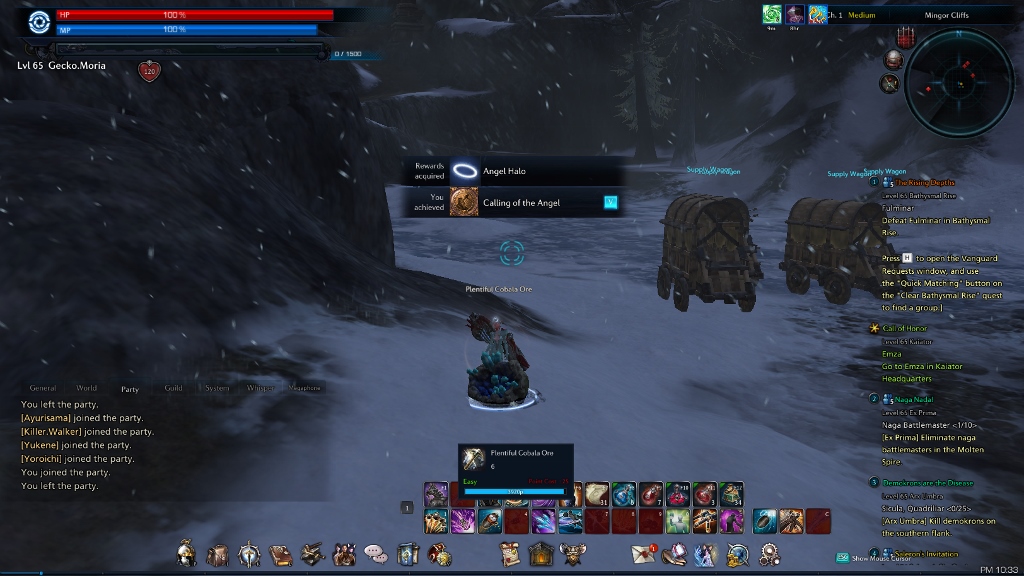Open the helmet character profile icon
This screenshot has height=576, width=1024.
tap(186, 553)
